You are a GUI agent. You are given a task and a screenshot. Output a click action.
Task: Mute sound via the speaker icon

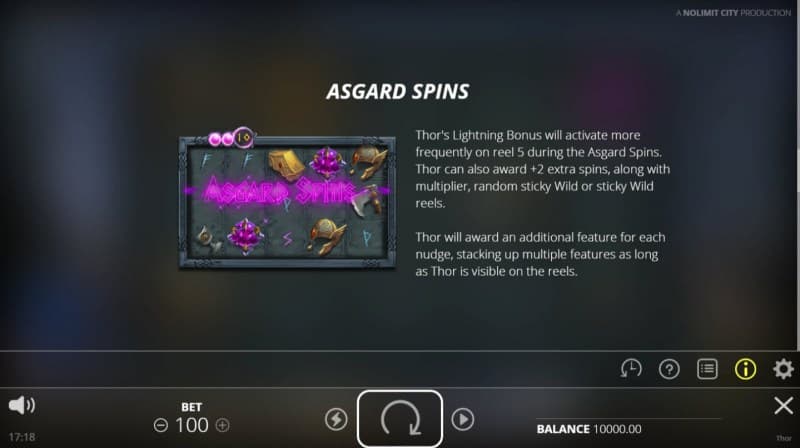(22, 405)
